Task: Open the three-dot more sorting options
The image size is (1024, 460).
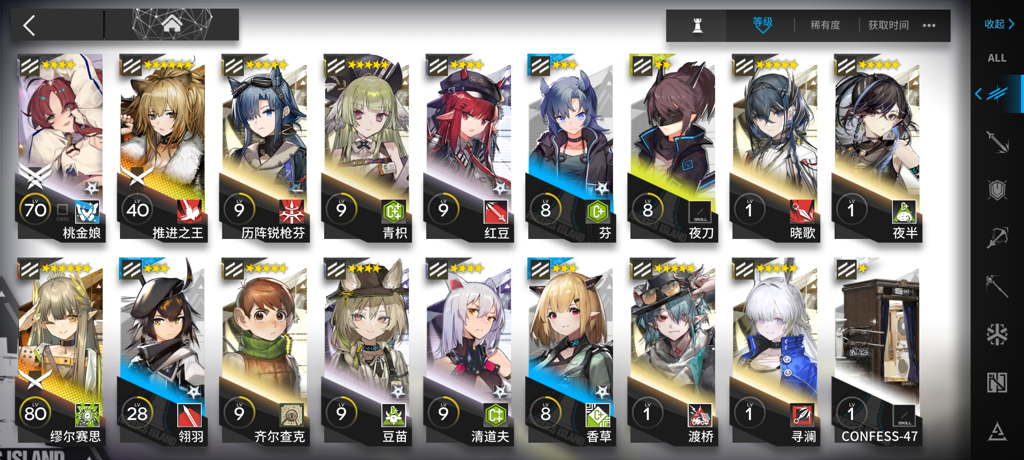Action: (930, 25)
